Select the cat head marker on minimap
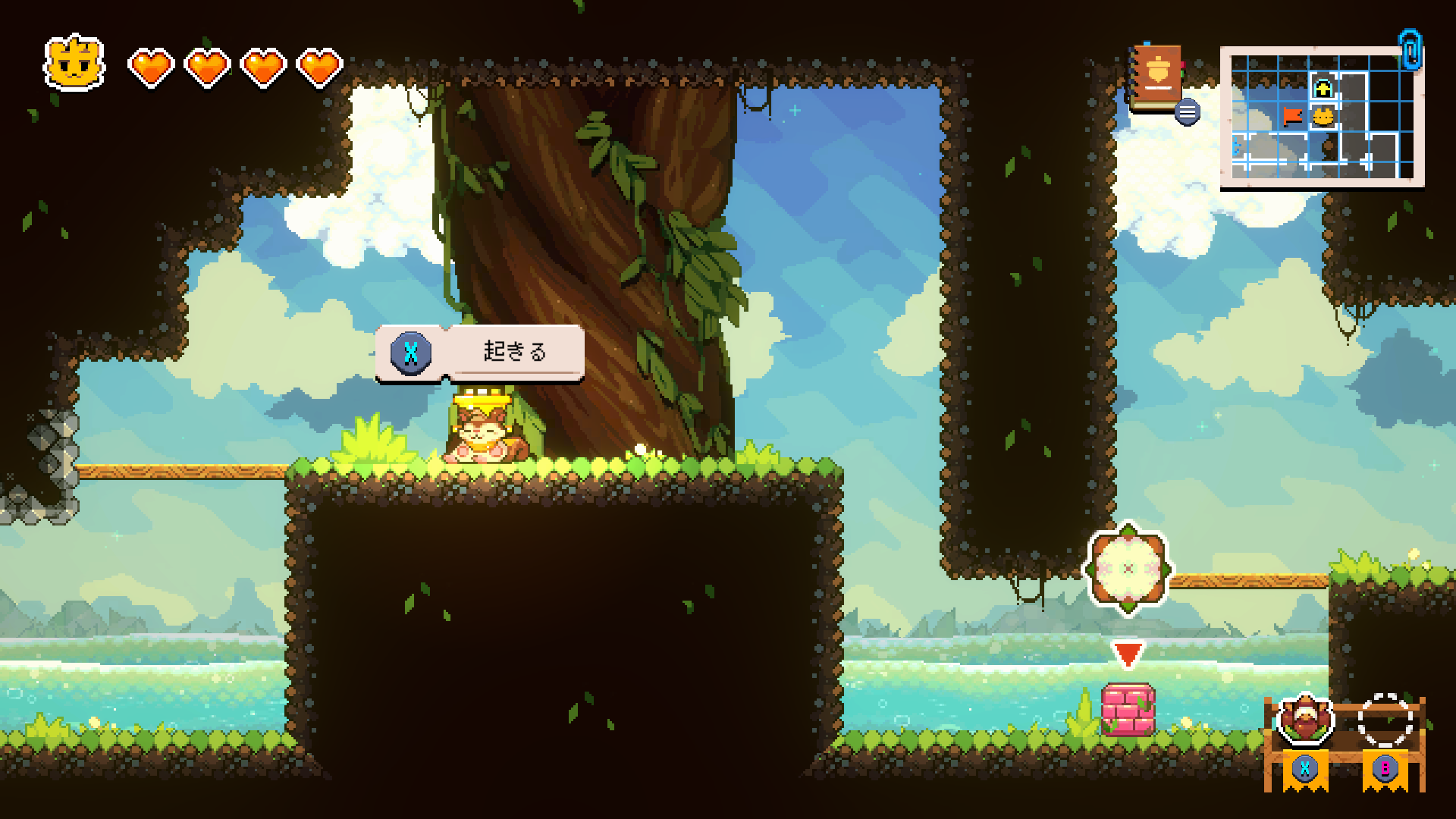Image resolution: width=1456 pixels, height=819 pixels. (1323, 117)
